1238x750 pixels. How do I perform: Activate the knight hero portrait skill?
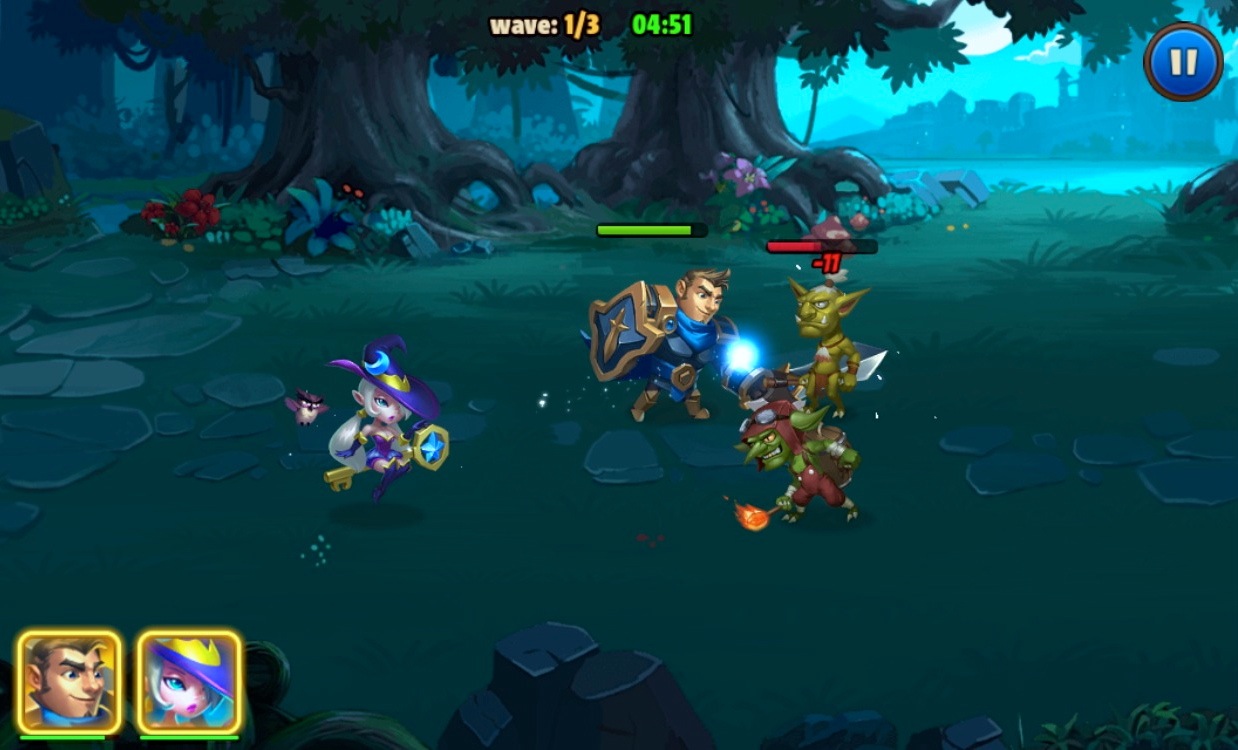pyautogui.click(x=69, y=682)
